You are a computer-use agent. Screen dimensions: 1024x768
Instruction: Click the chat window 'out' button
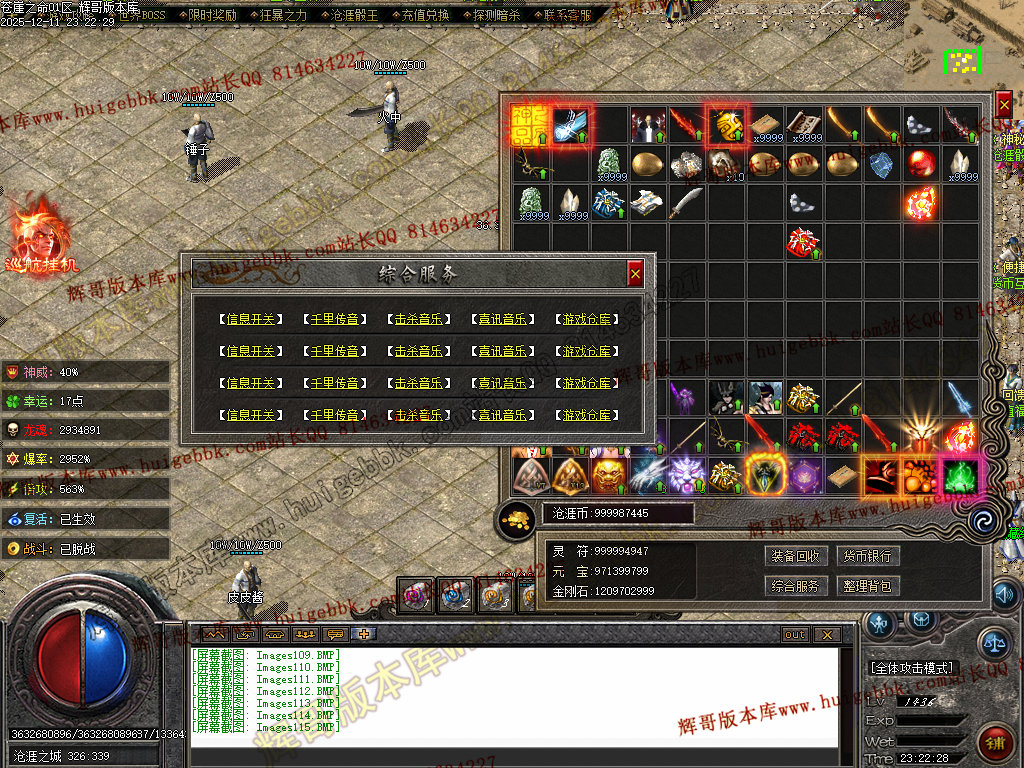[x=795, y=635]
